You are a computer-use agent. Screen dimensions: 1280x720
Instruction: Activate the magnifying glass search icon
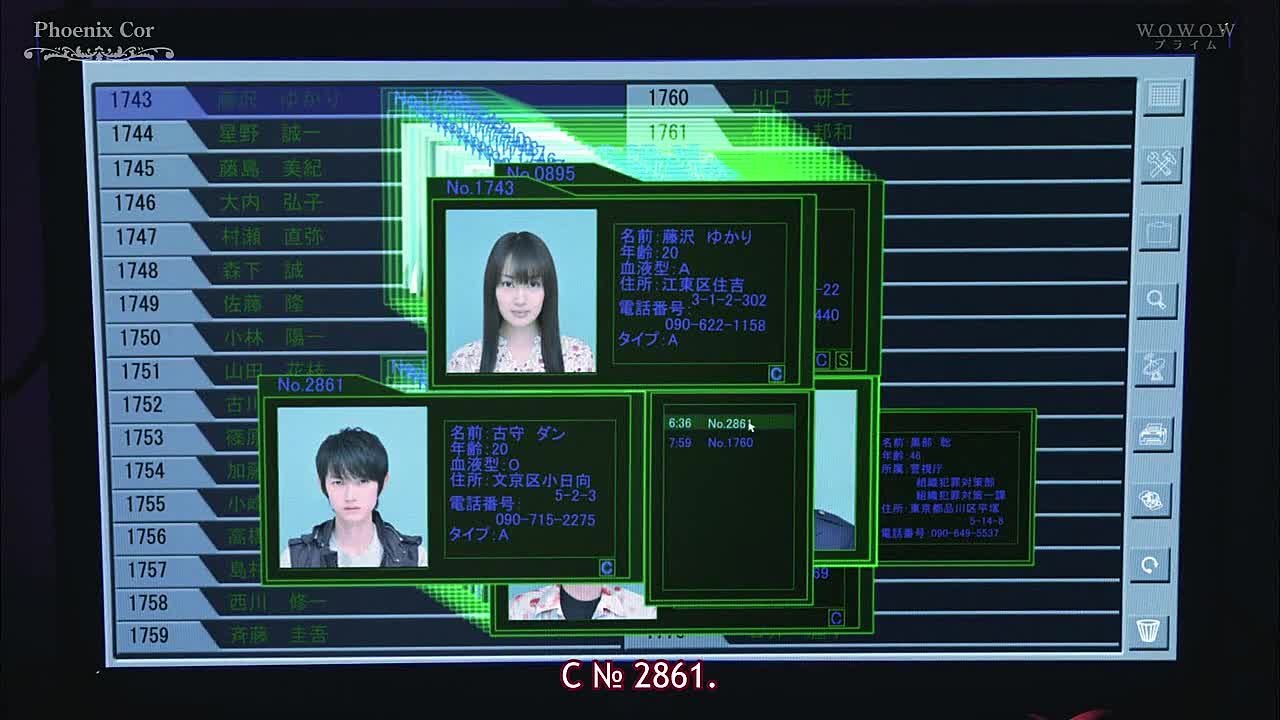click(1157, 300)
